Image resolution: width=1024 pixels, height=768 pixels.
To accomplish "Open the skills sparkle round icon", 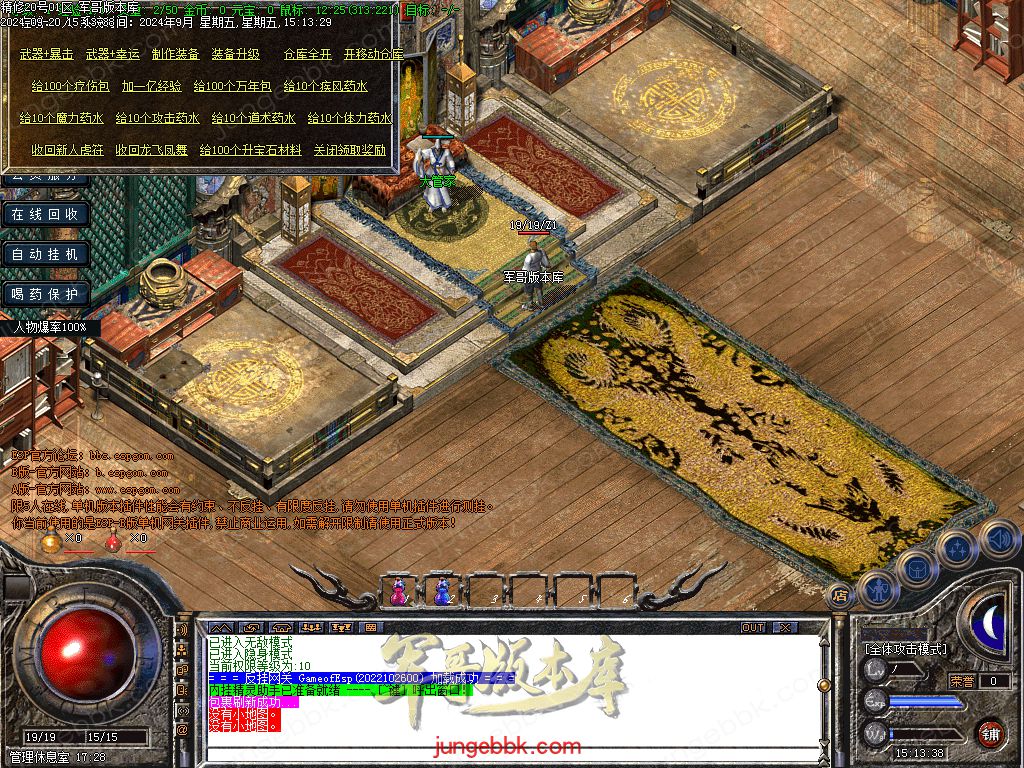I will 957,548.
